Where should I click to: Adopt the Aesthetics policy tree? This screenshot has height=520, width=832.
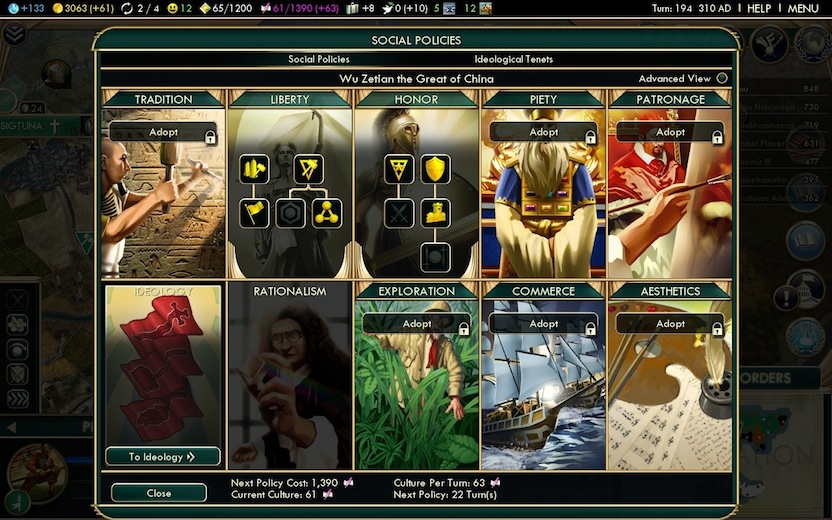[670, 324]
